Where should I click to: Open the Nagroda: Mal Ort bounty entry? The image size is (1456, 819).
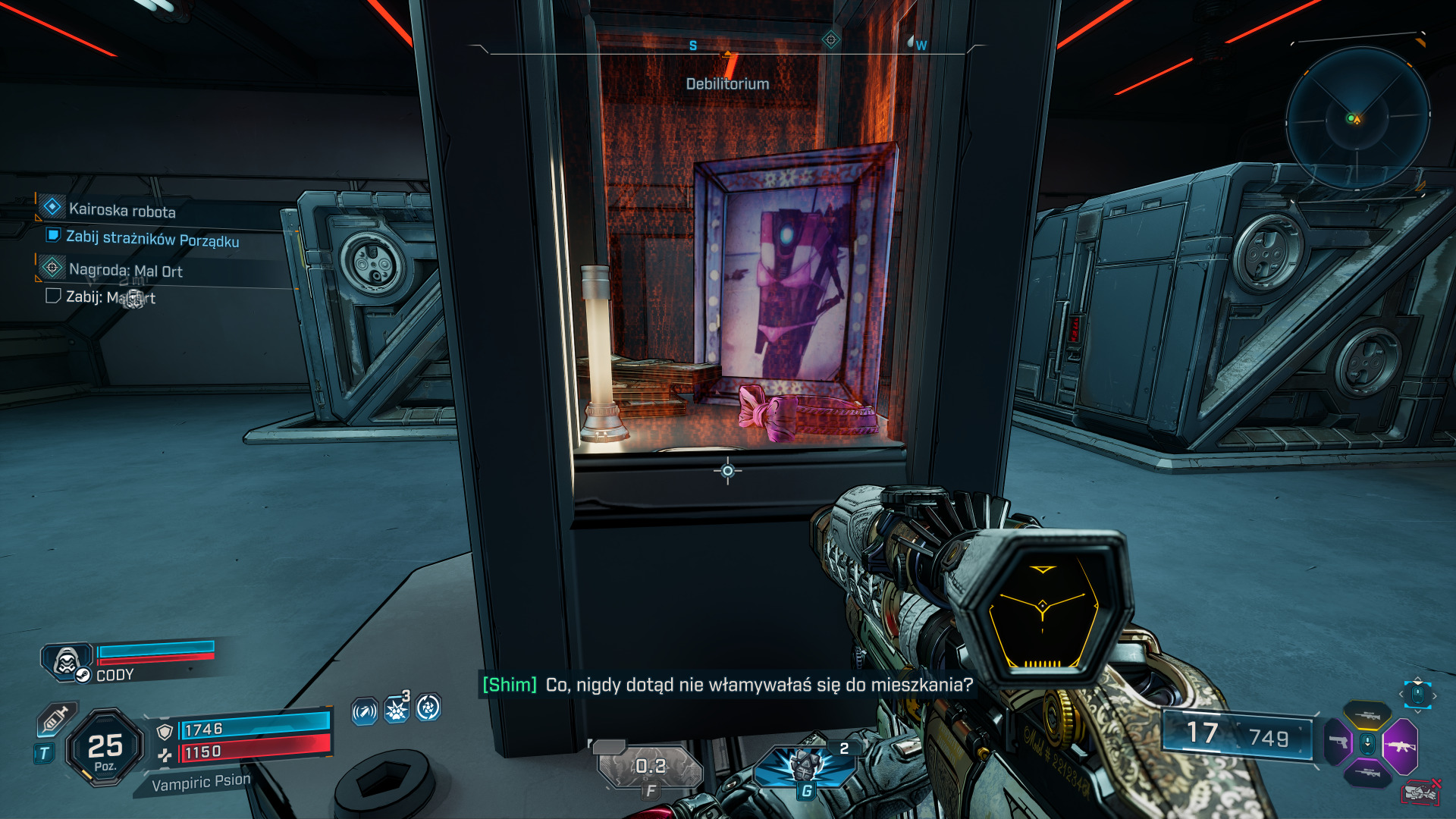tap(125, 270)
